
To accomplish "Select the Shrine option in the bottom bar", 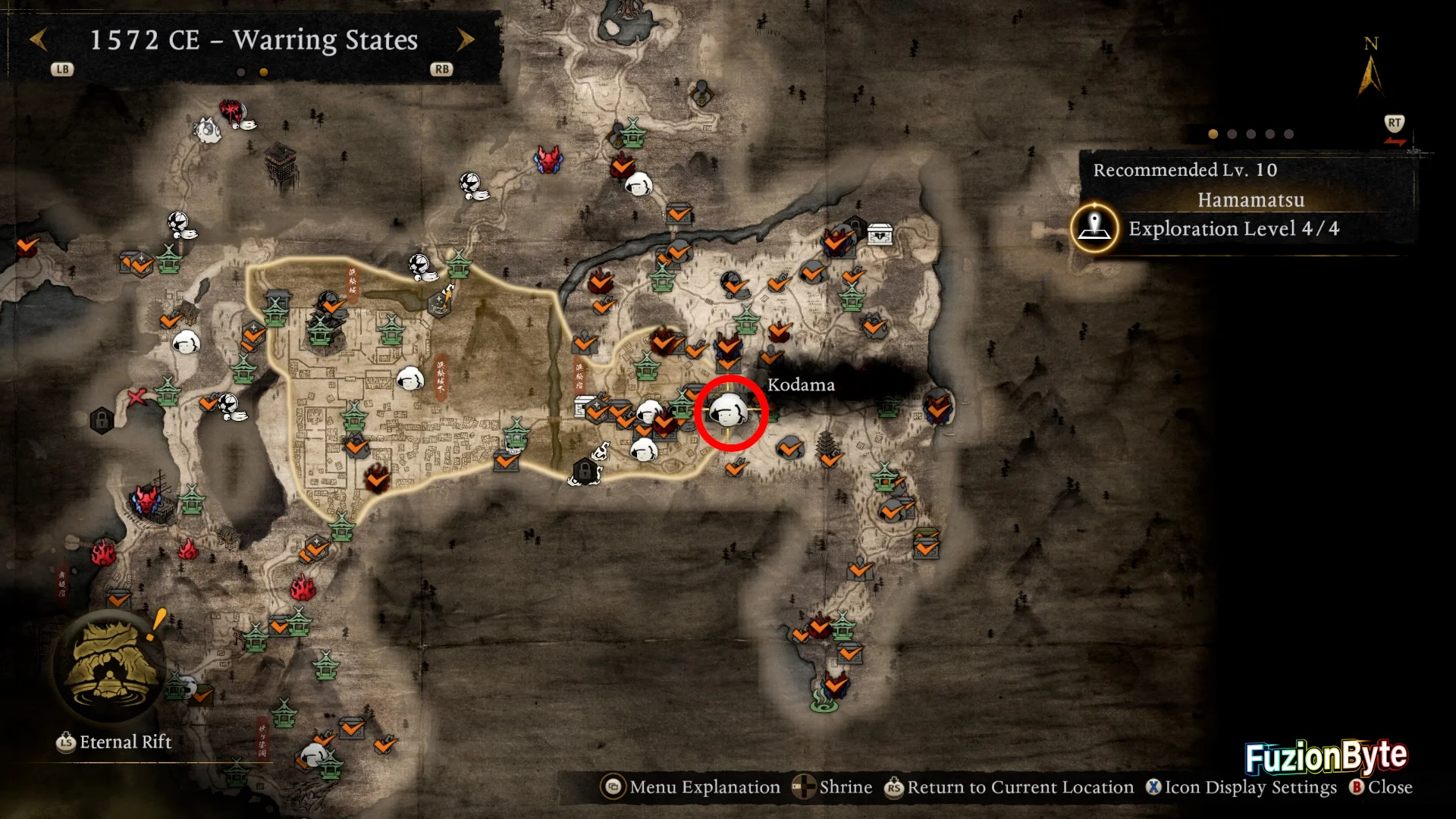I will click(833, 787).
